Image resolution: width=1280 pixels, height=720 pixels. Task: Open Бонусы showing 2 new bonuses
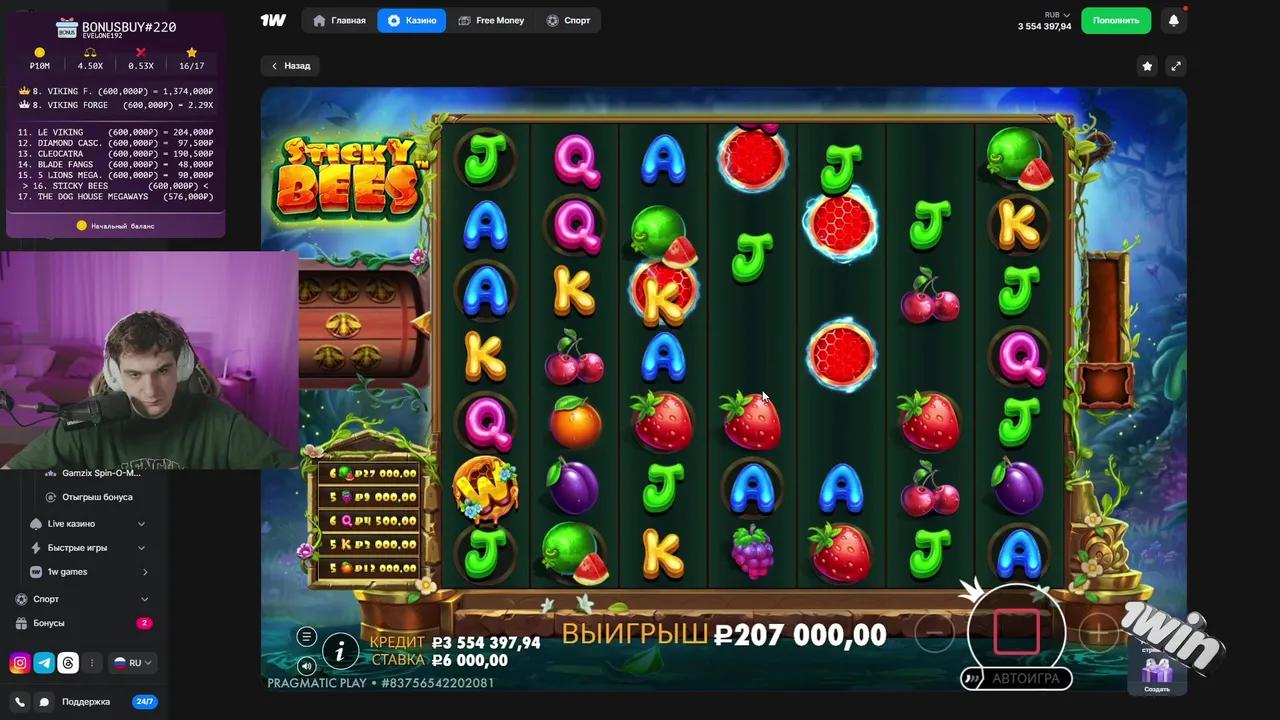pos(49,622)
